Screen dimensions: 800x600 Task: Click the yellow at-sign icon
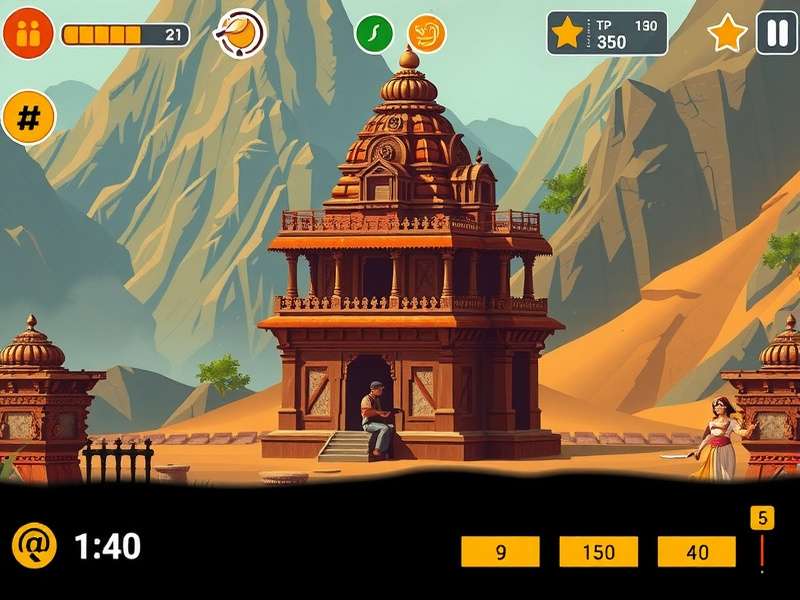(34, 546)
